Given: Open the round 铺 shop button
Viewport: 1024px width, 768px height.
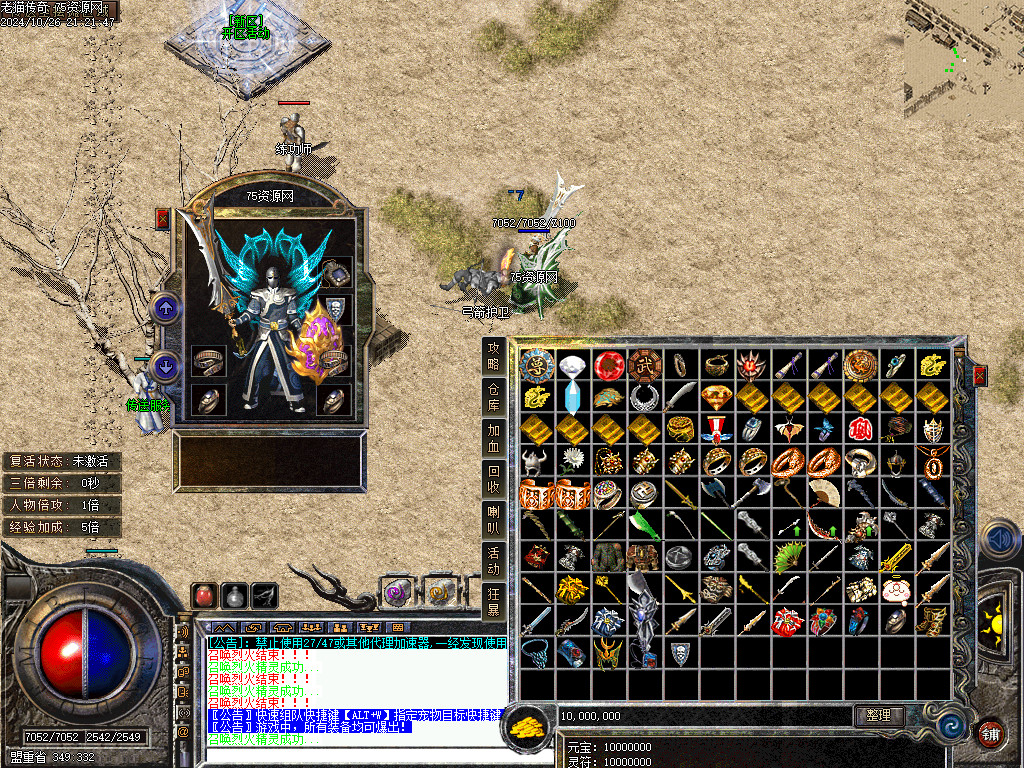Looking at the screenshot, I should click(x=990, y=732).
